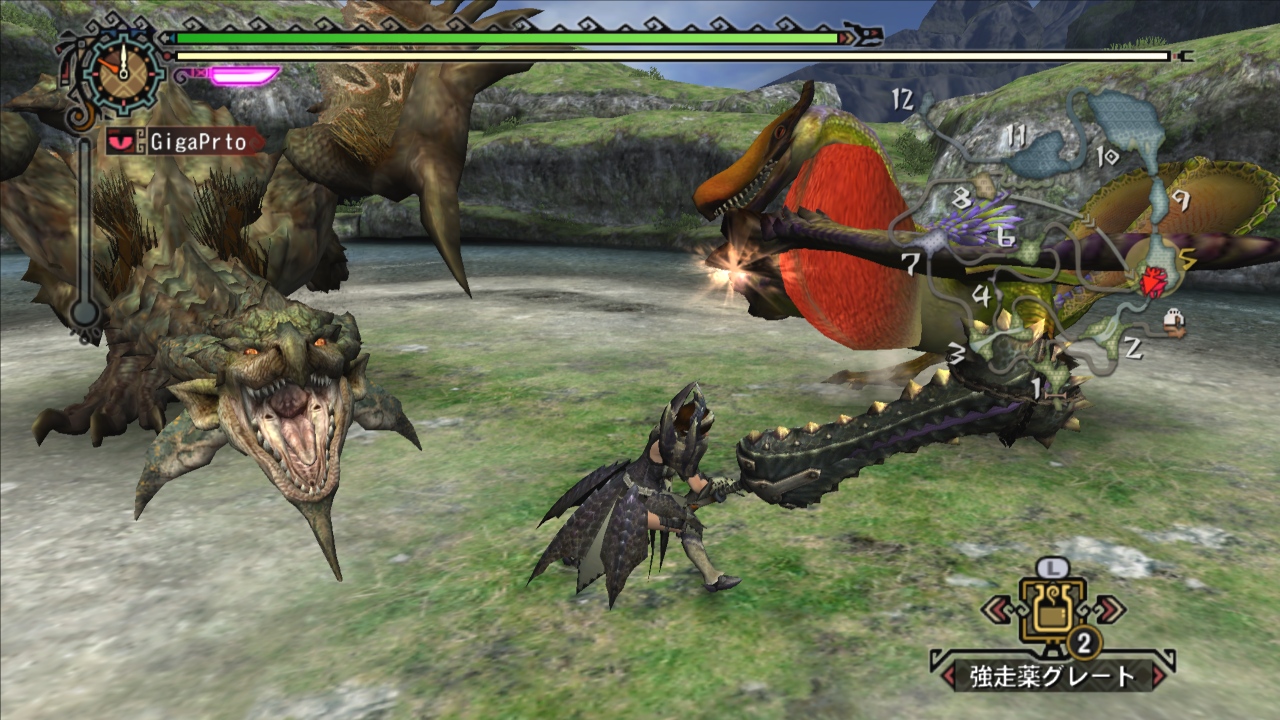
Task: Pick area 10 on the minimap
Action: pos(1106,156)
